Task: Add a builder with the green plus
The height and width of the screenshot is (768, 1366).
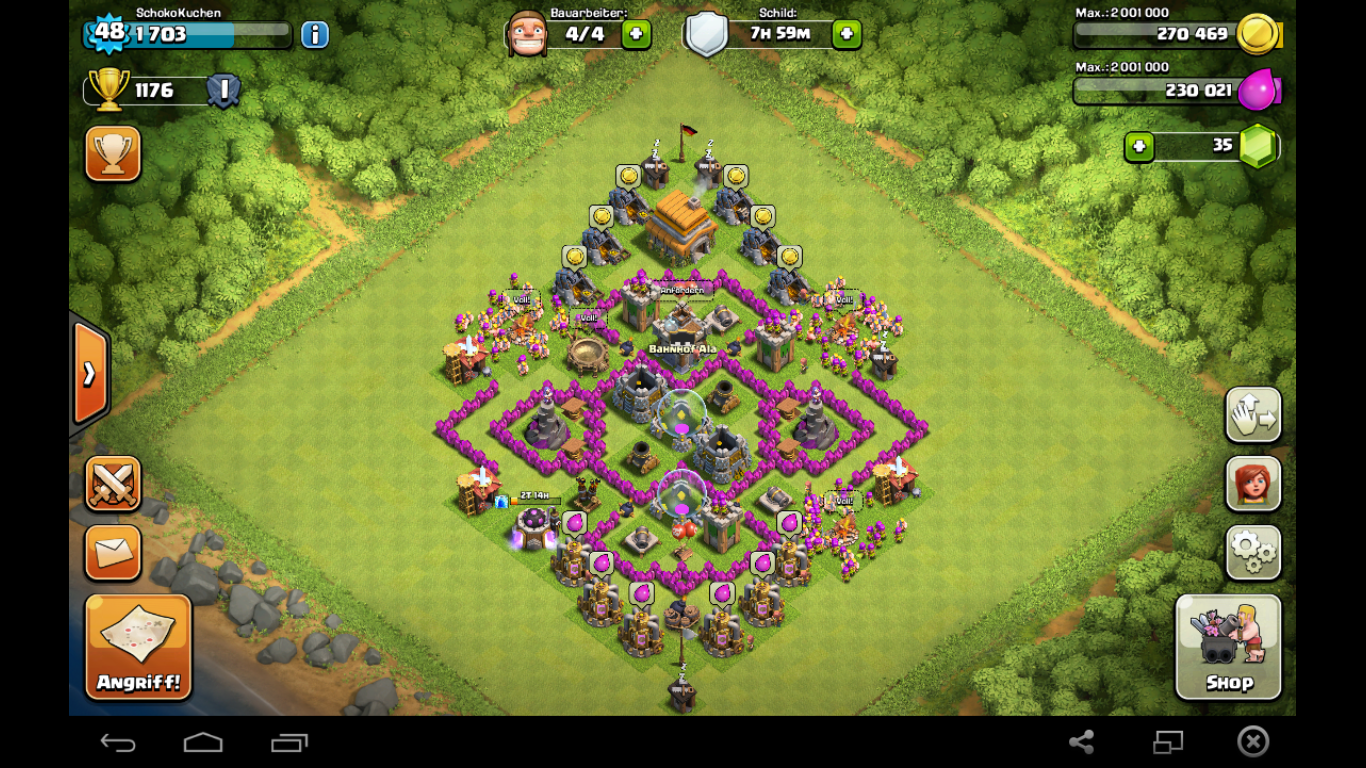Action: 636,35
